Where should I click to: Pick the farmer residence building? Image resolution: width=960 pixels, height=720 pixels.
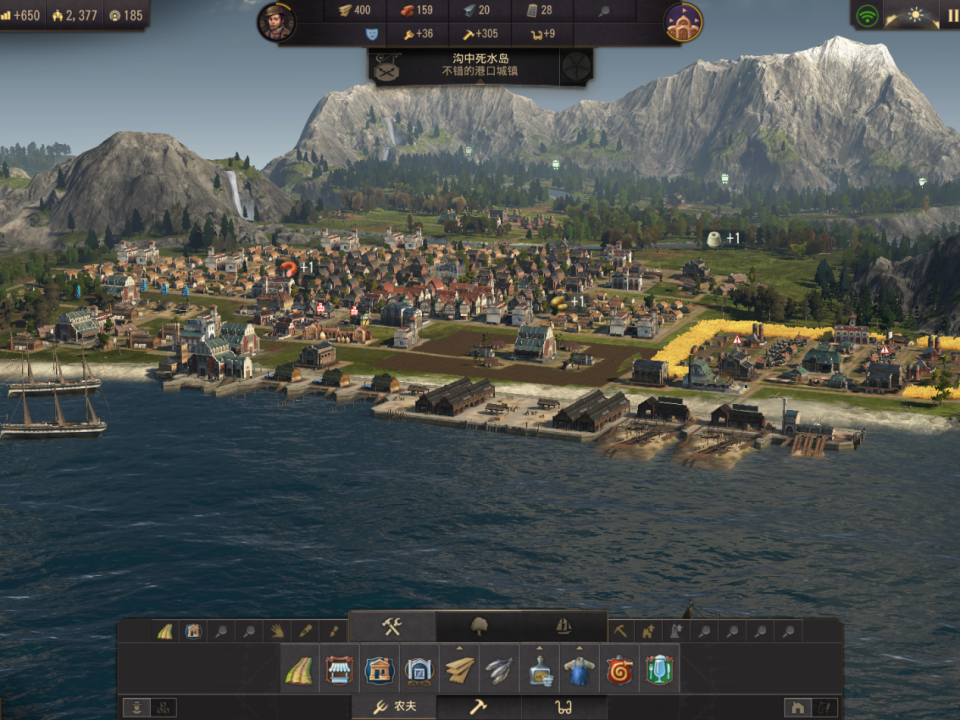[379, 669]
